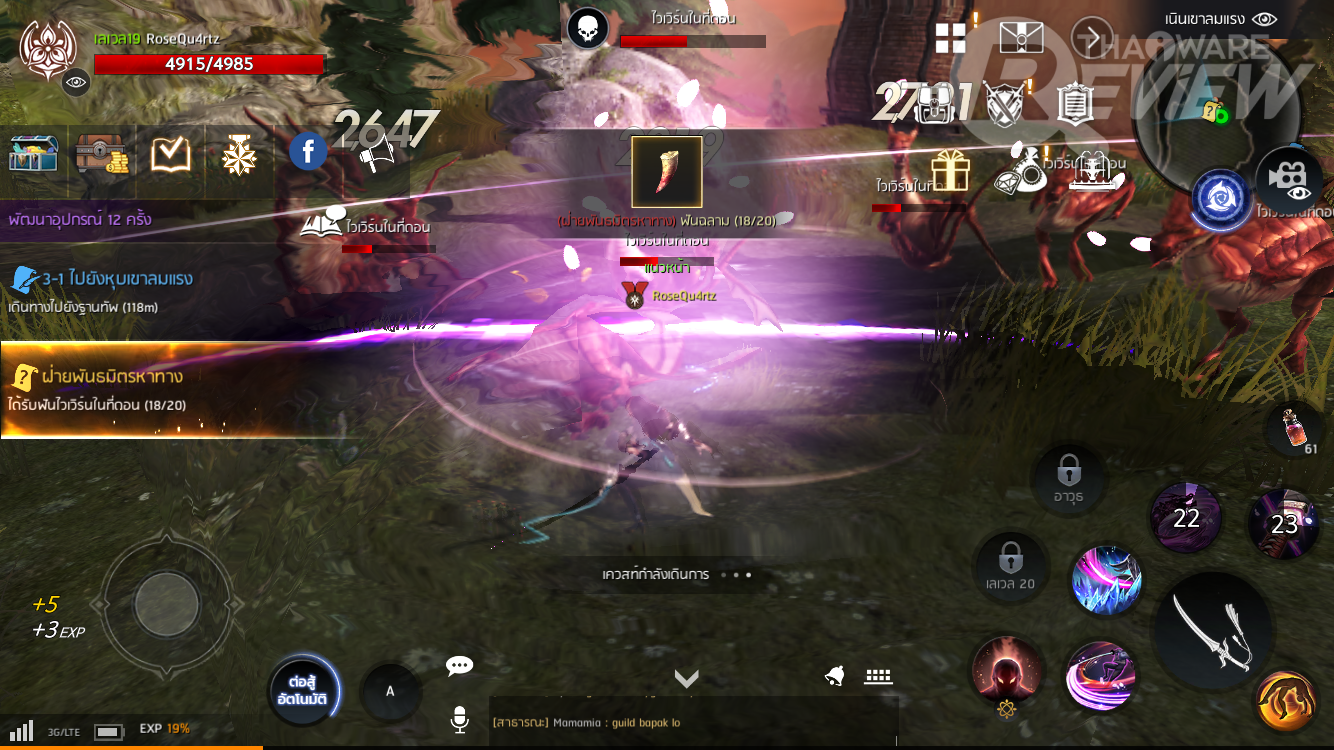Claim the golden gift box
1334x750 pixels.
(x=949, y=170)
